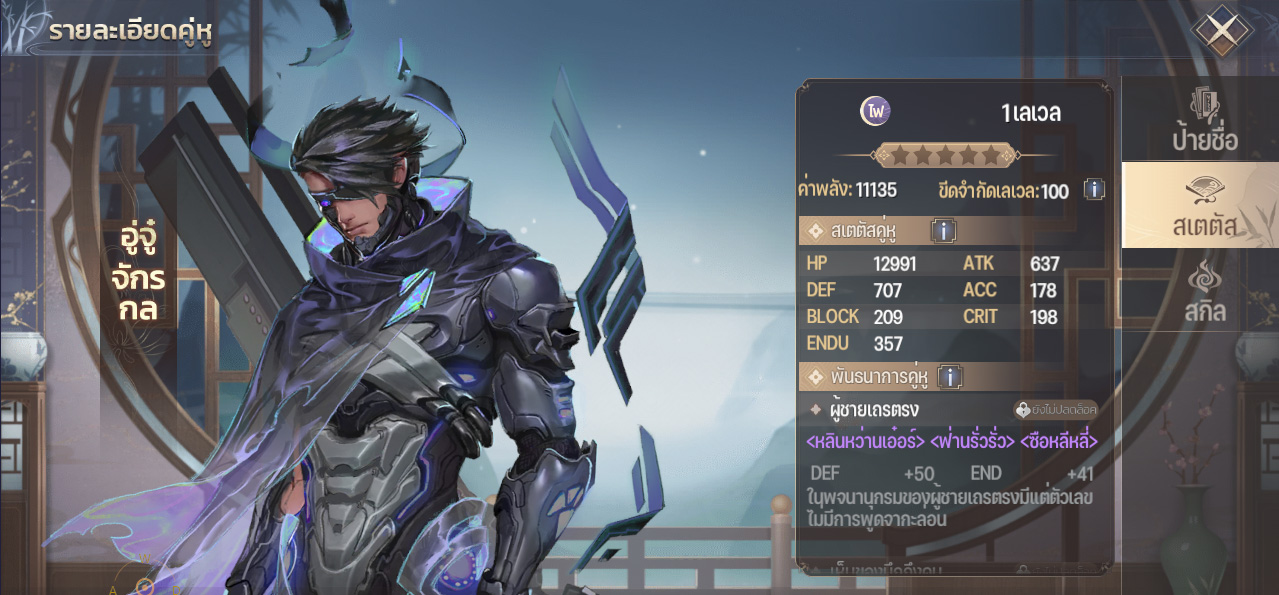Tap the ไฟ fire element icon
The width and height of the screenshot is (1279, 595).
(875, 112)
